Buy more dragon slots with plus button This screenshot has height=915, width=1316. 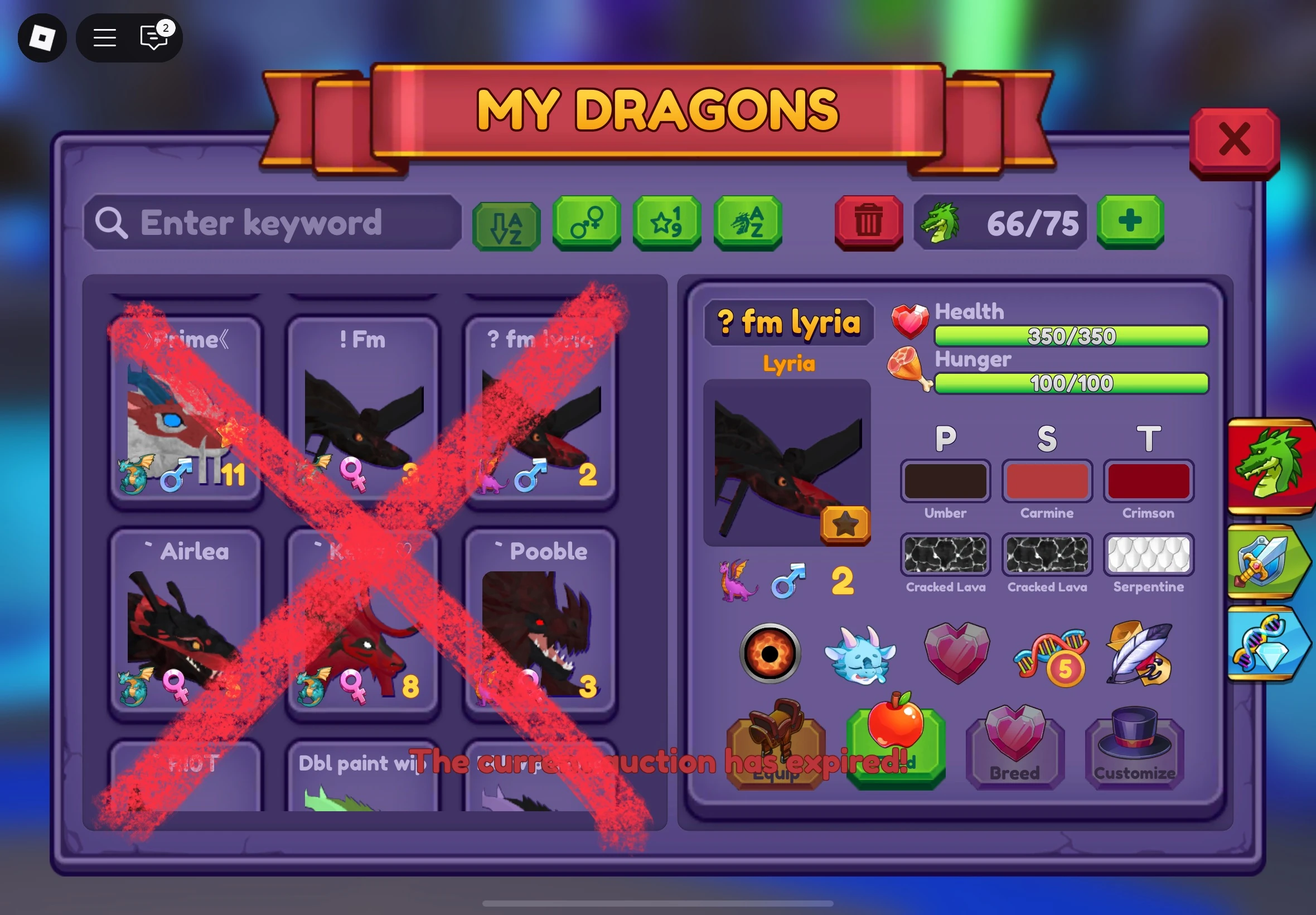point(1129,224)
